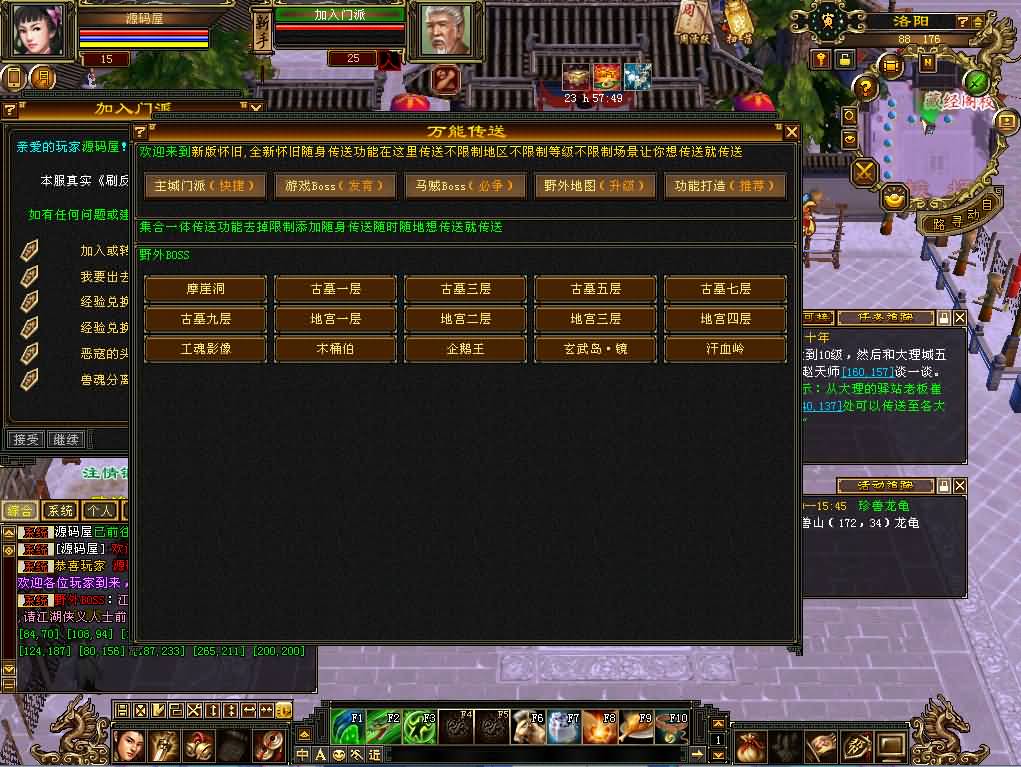The width and height of the screenshot is (1021, 767).
Task: Choose the 地宫二层 destination
Action: point(466,319)
